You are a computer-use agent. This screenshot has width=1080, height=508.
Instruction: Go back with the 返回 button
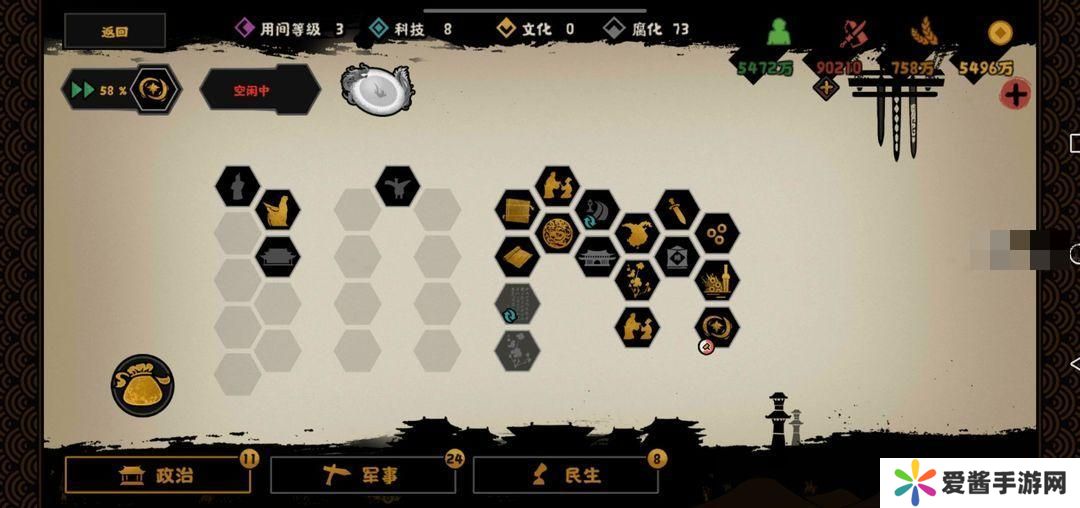point(115,31)
